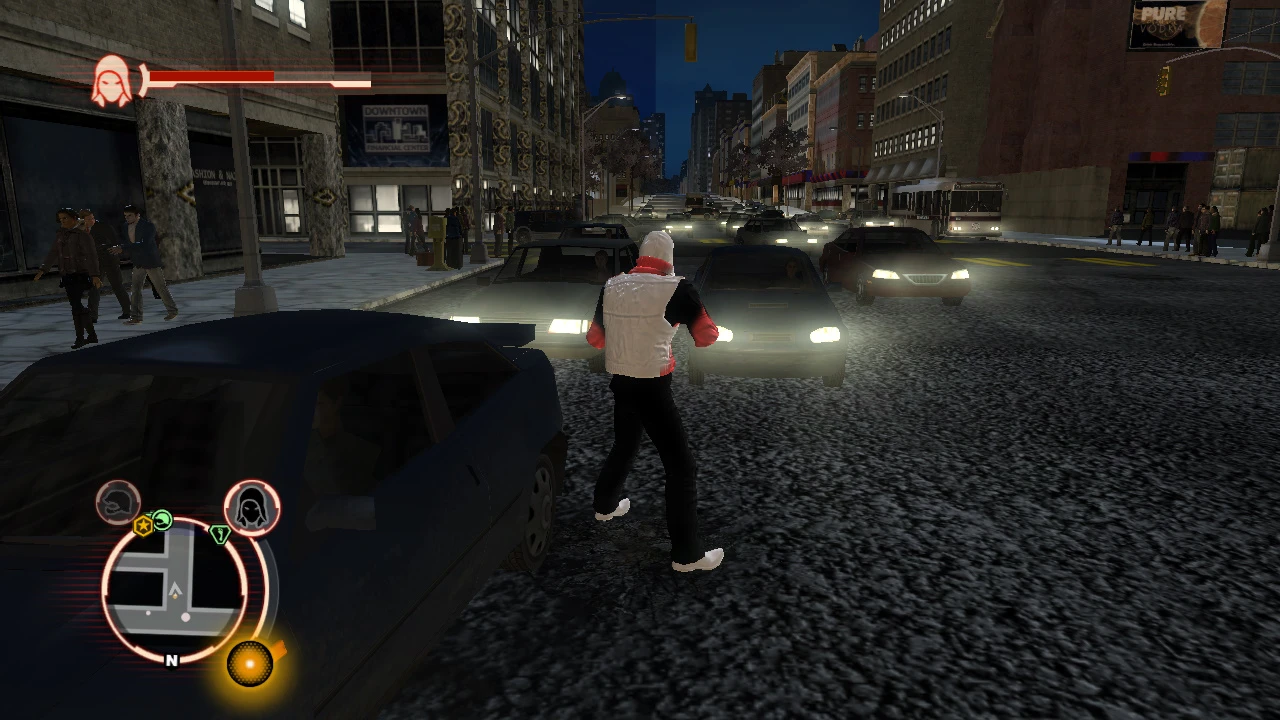Select the red-ringed female portrait icon near the minimap

[250, 506]
